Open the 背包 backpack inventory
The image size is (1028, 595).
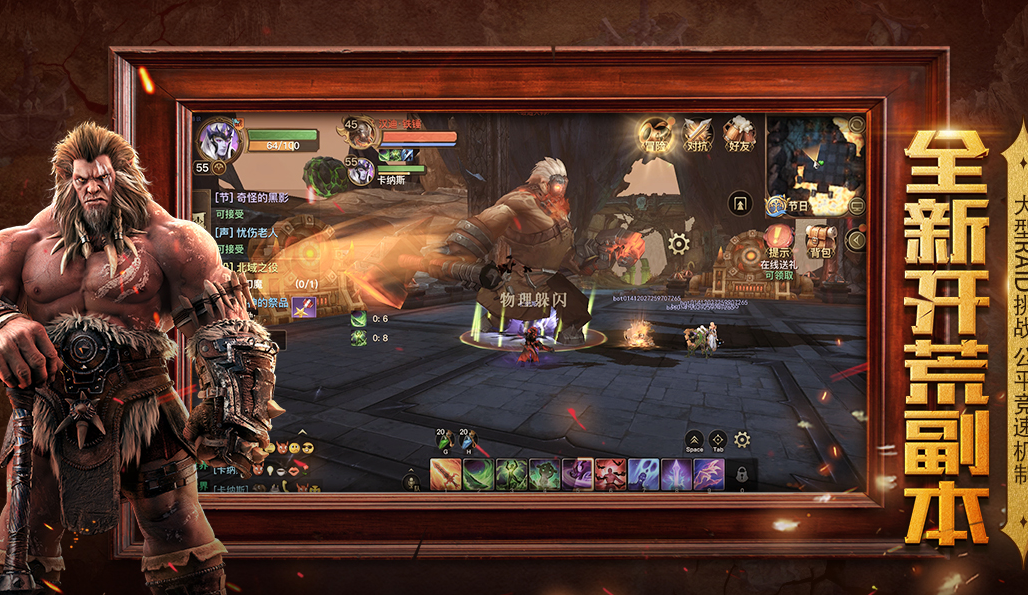click(820, 240)
